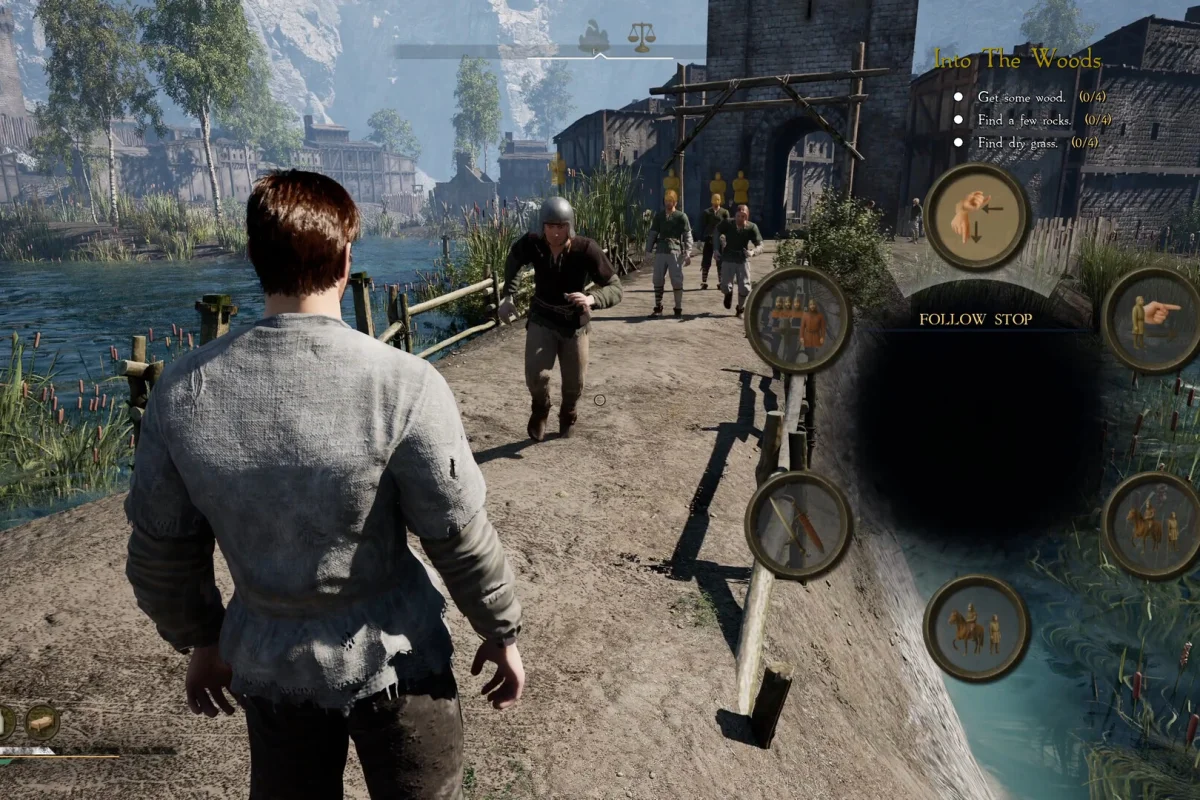Click the bed status icon

coord(42,721)
